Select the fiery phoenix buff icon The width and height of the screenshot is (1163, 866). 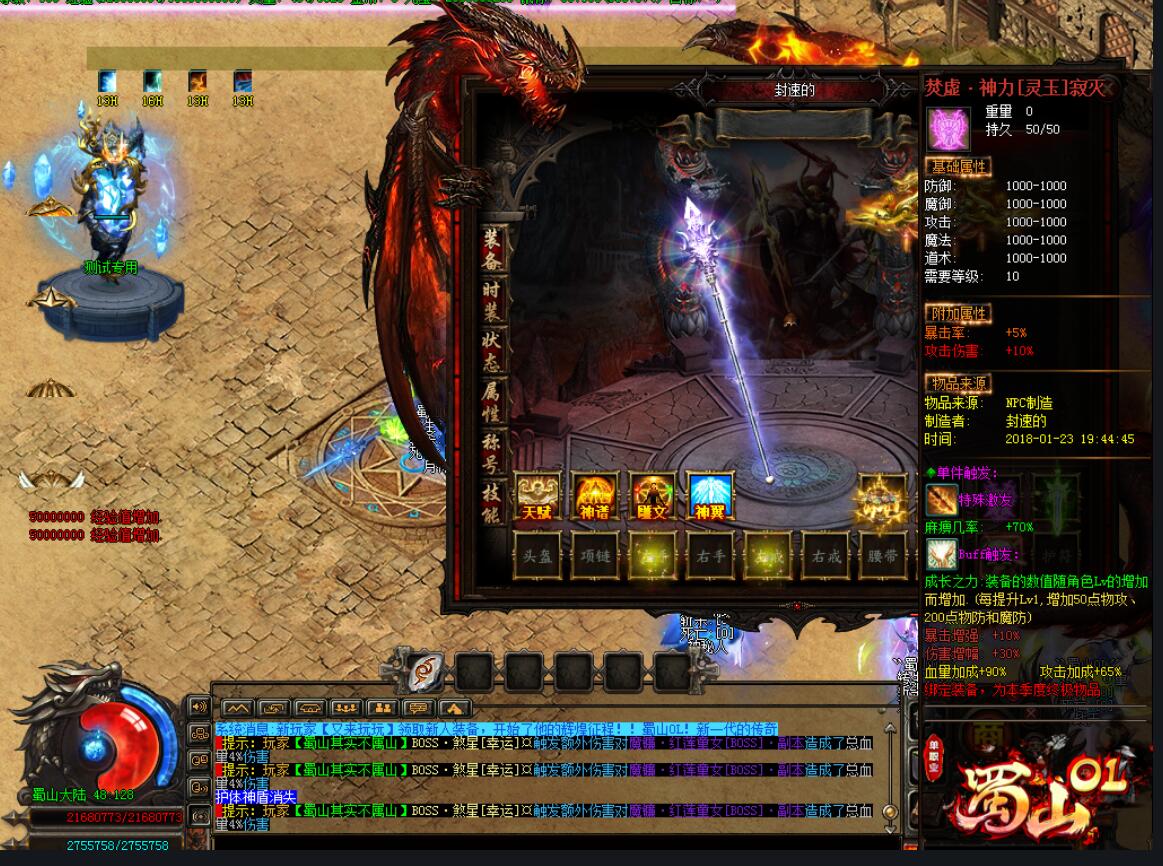[198, 81]
